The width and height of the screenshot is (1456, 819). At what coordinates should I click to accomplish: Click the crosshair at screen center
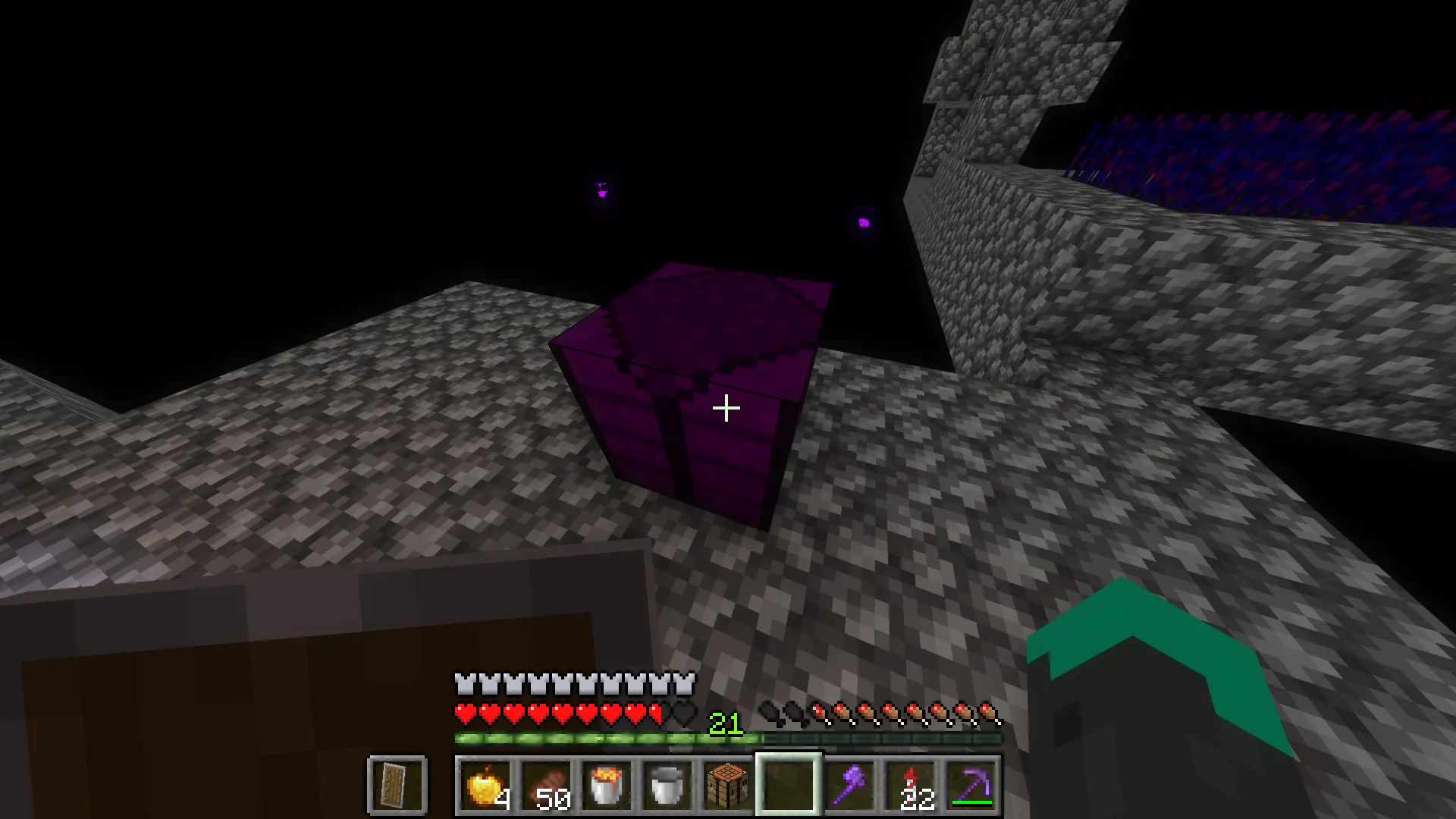click(726, 409)
